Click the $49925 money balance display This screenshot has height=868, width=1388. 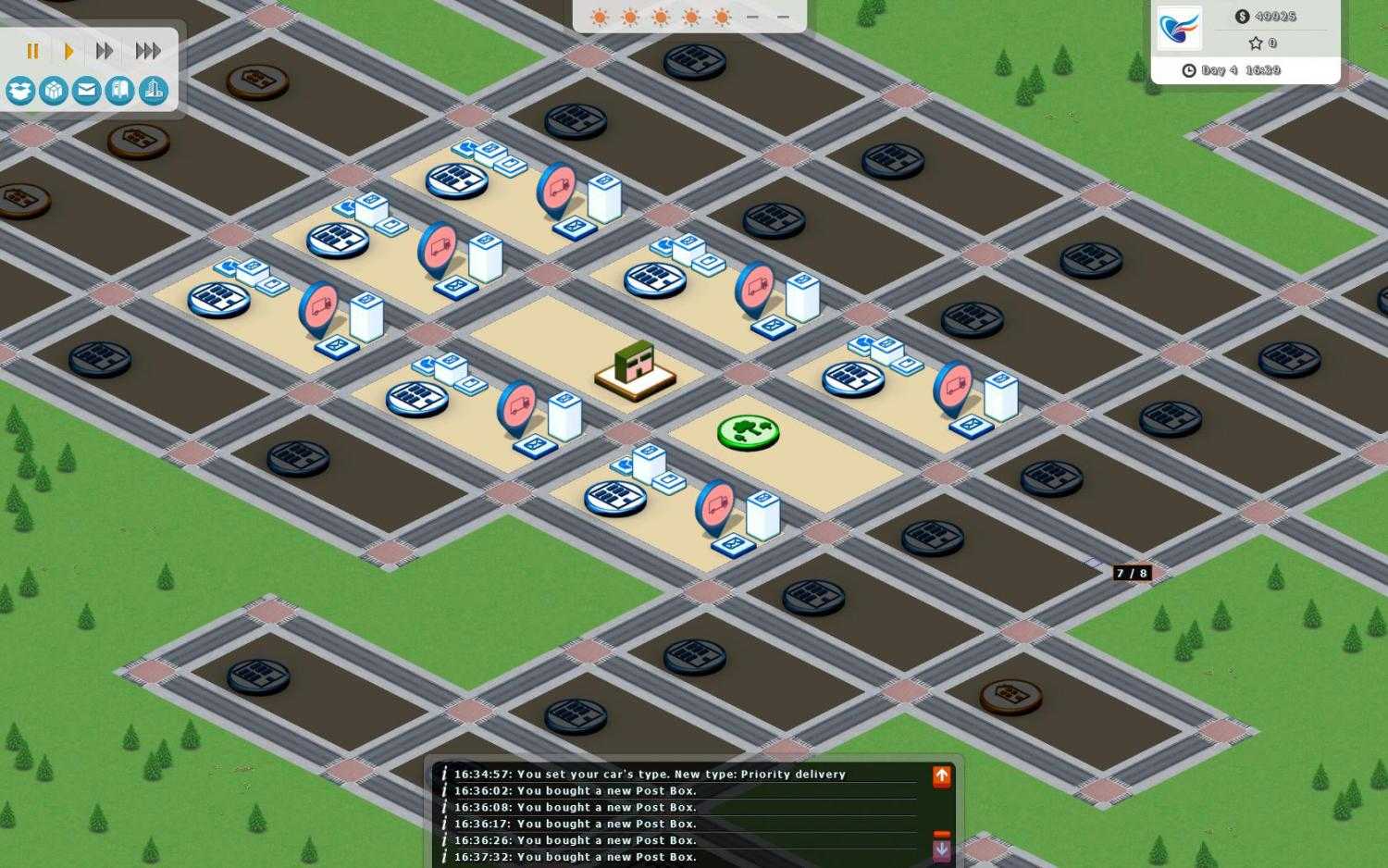click(x=1265, y=16)
